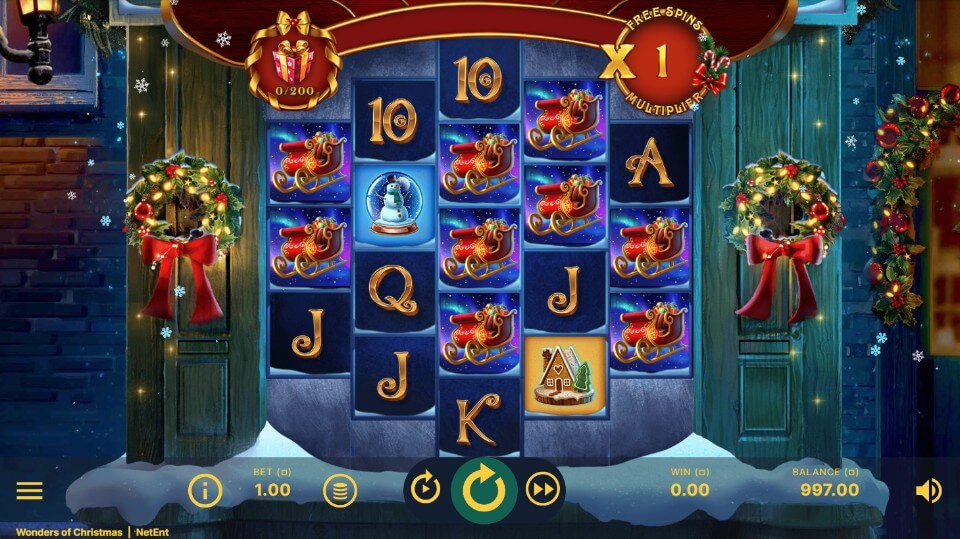The height and width of the screenshot is (539, 960).
Task: Spin the reels with the green button
Action: coord(484,489)
